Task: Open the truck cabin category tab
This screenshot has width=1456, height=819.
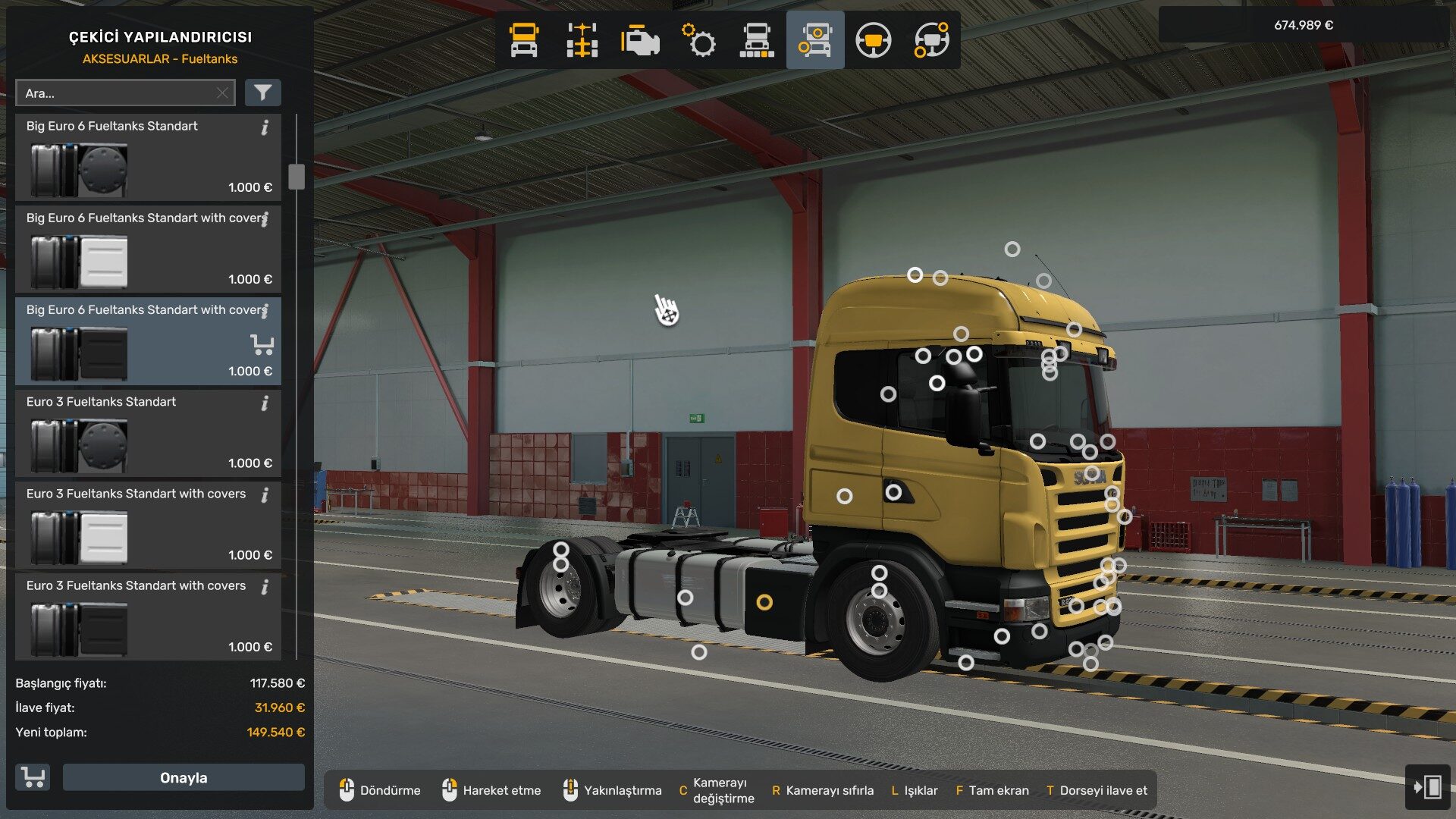Action: [524, 40]
